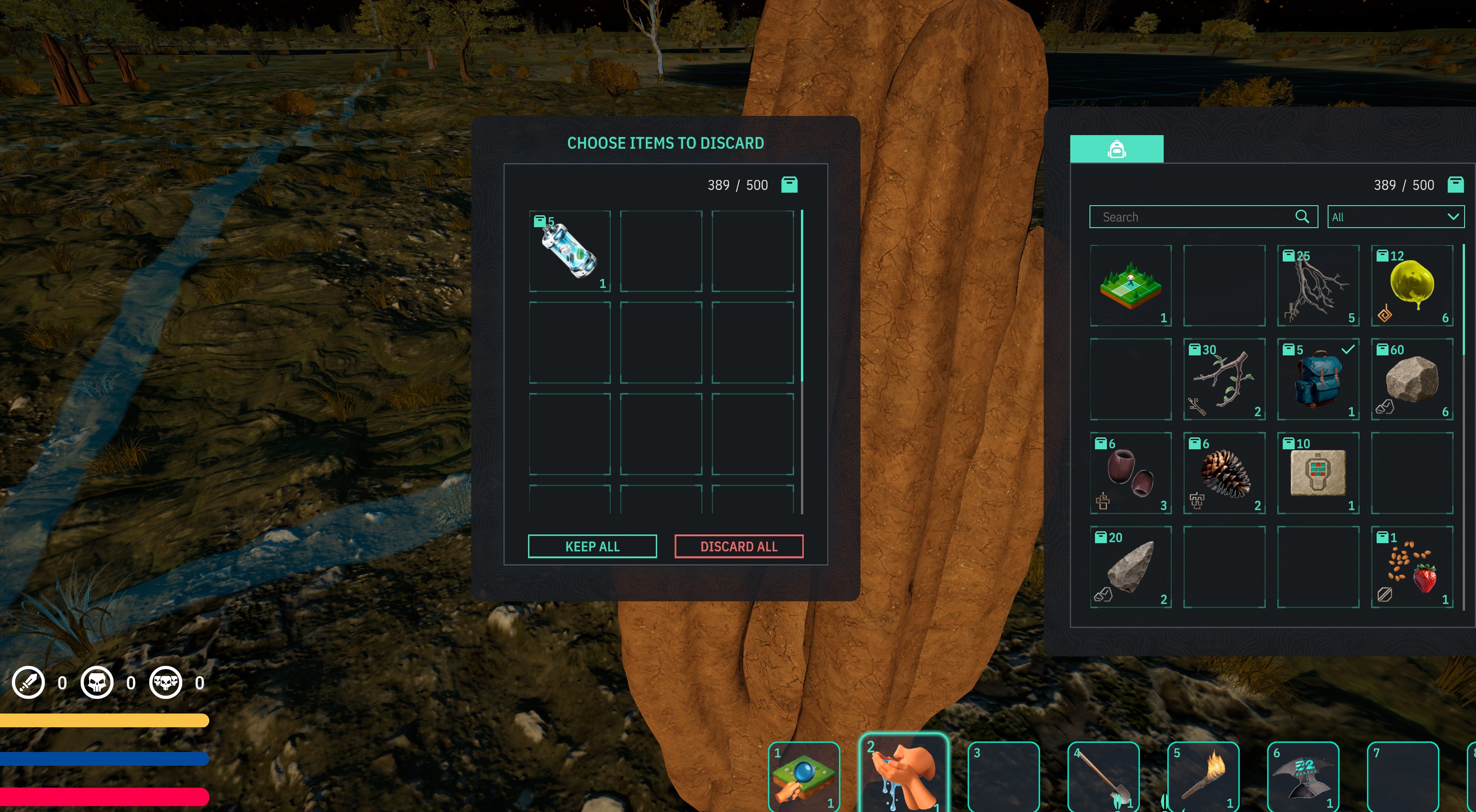
Task: Pick the dead branches stack
Action: tap(1318, 286)
